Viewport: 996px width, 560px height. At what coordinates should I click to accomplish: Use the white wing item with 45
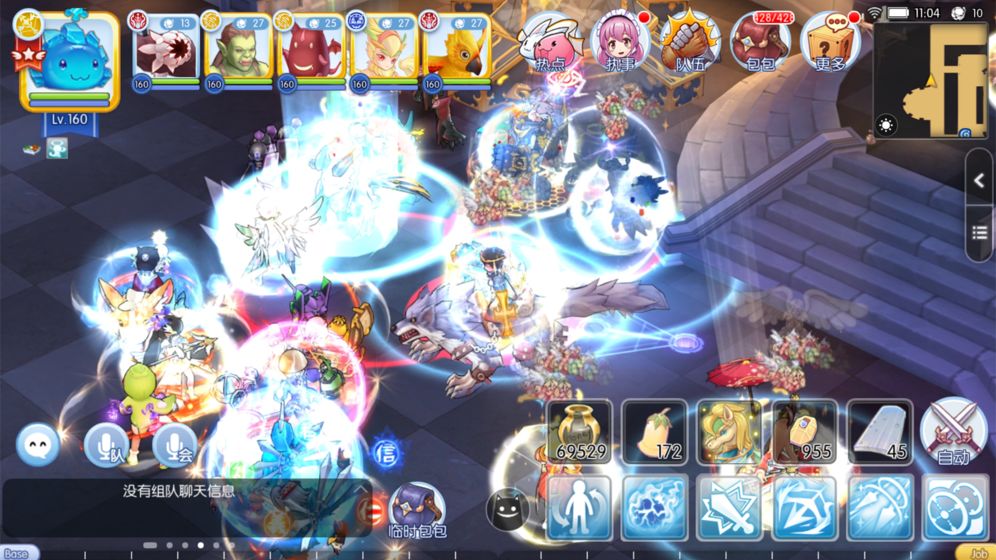(x=880, y=432)
